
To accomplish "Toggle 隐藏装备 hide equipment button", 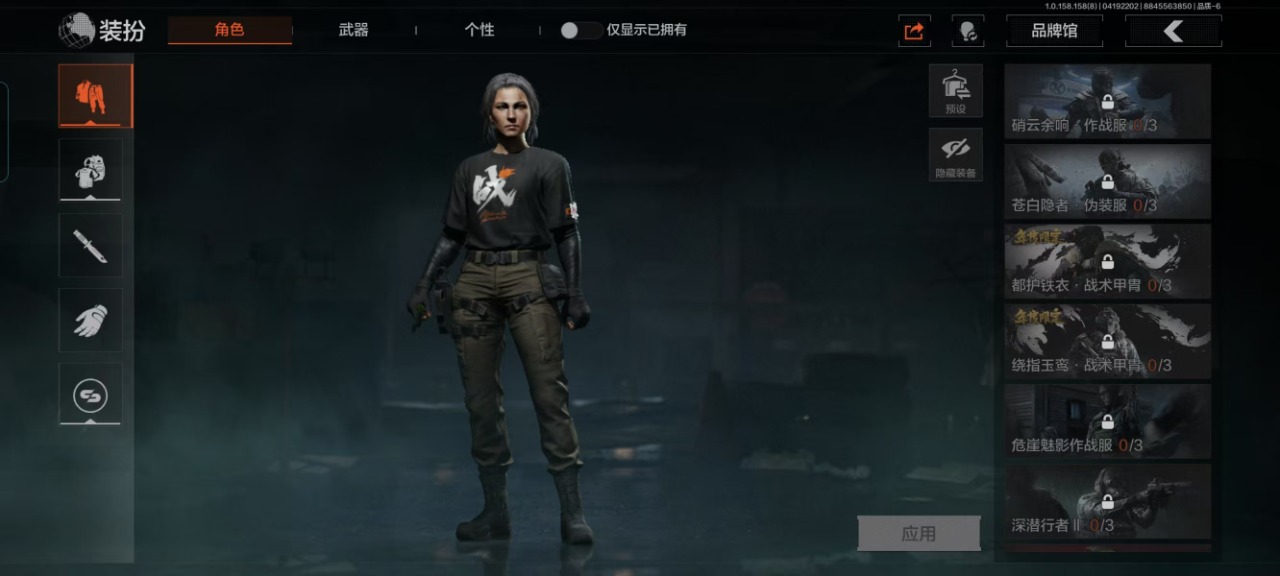I will 955,155.
